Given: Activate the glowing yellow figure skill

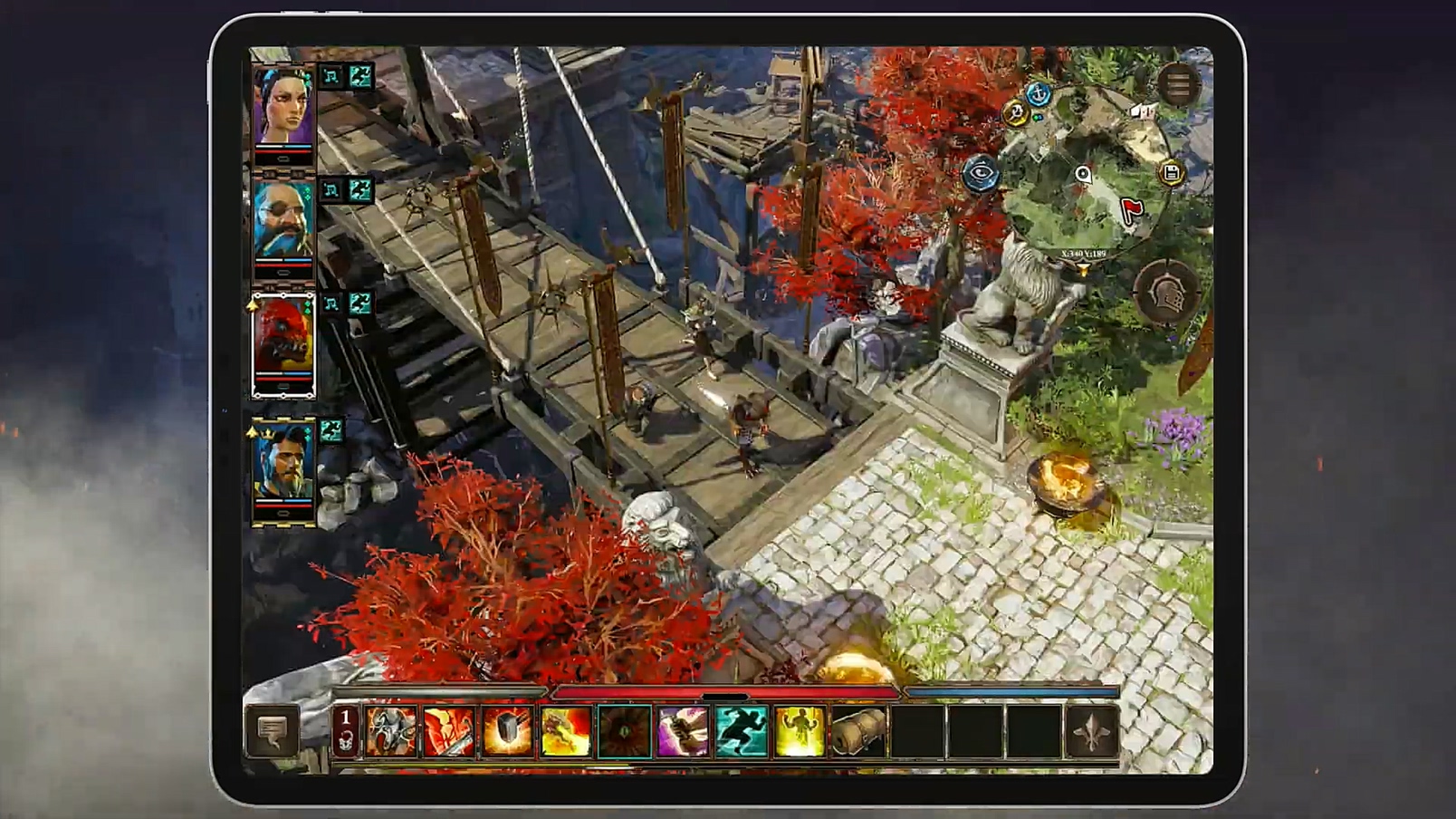Looking at the screenshot, I should (x=800, y=731).
